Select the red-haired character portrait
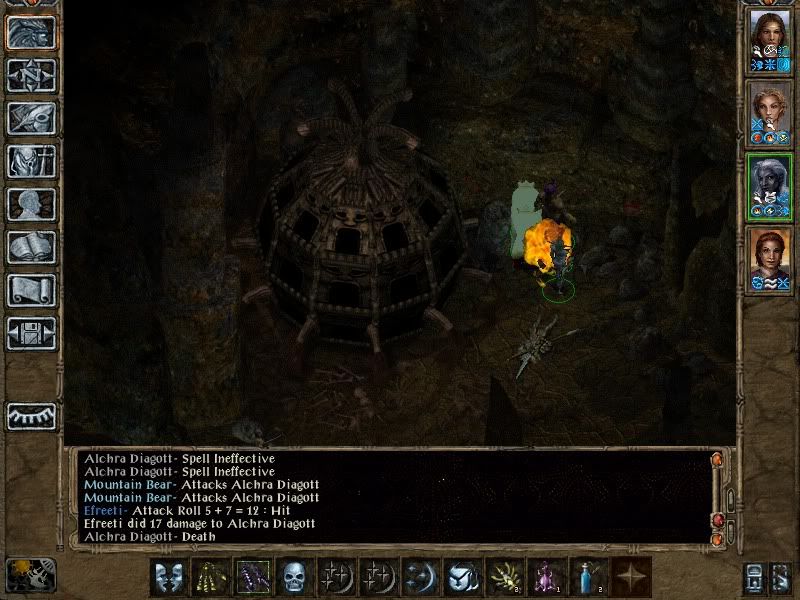This screenshot has width=800, height=600. click(769, 259)
